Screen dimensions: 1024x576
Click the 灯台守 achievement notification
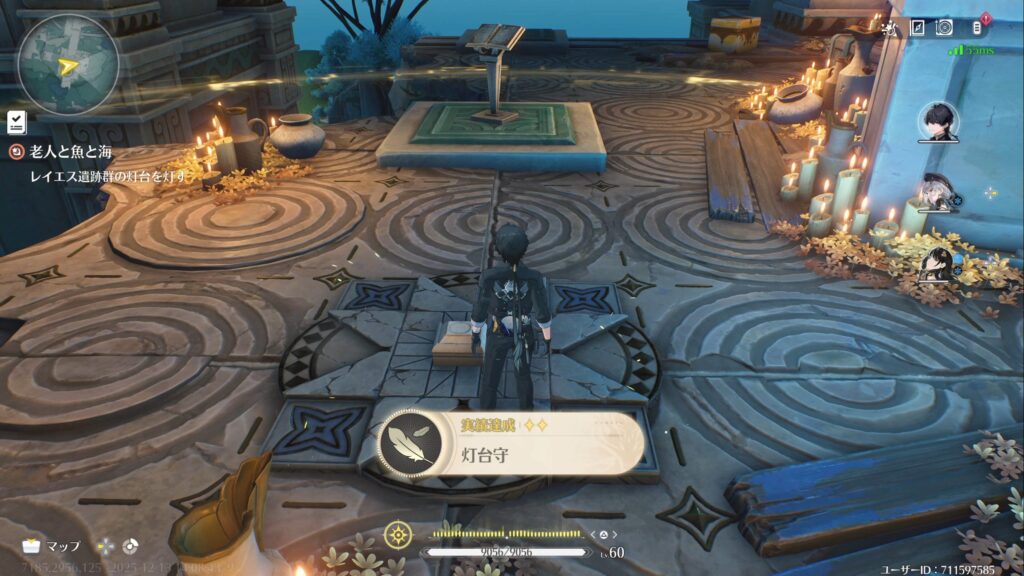click(511, 443)
